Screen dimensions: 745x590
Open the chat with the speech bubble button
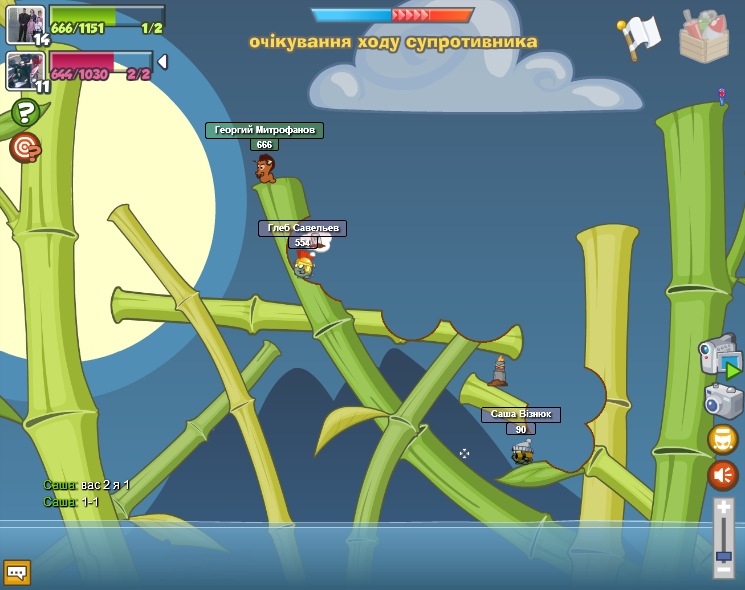[x=17, y=572]
